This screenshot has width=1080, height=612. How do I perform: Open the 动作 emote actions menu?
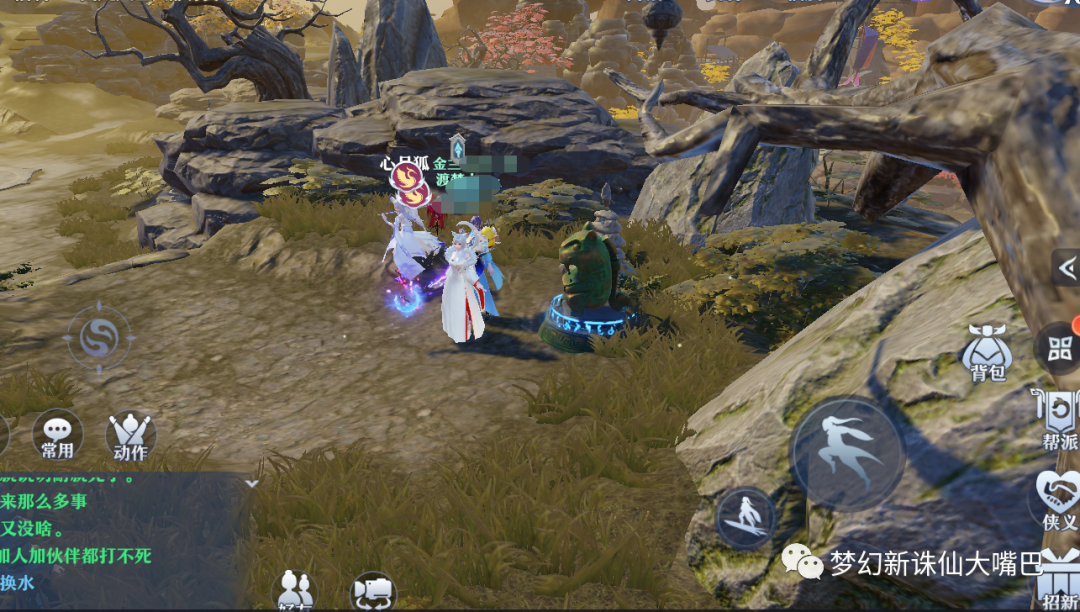click(x=130, y=436)
